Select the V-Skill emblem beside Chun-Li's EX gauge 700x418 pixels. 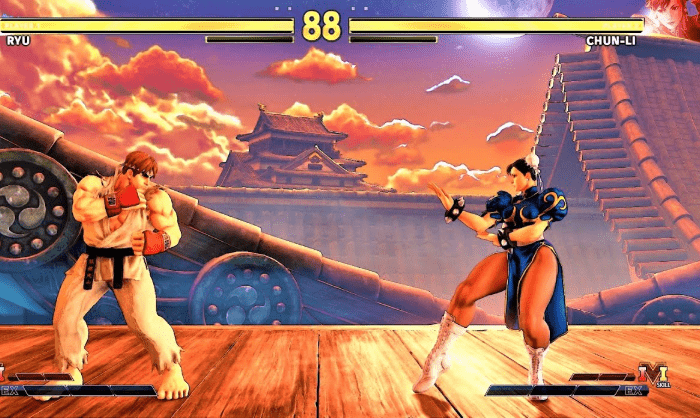tap(656, 376)
